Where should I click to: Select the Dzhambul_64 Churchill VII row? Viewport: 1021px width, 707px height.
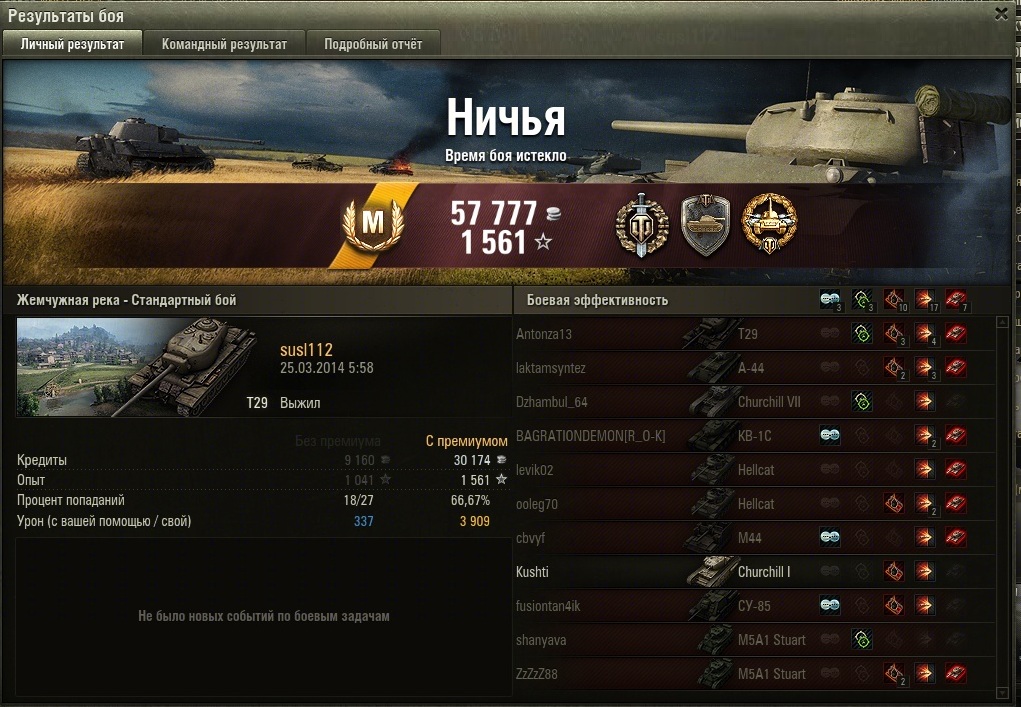point(650,402)
